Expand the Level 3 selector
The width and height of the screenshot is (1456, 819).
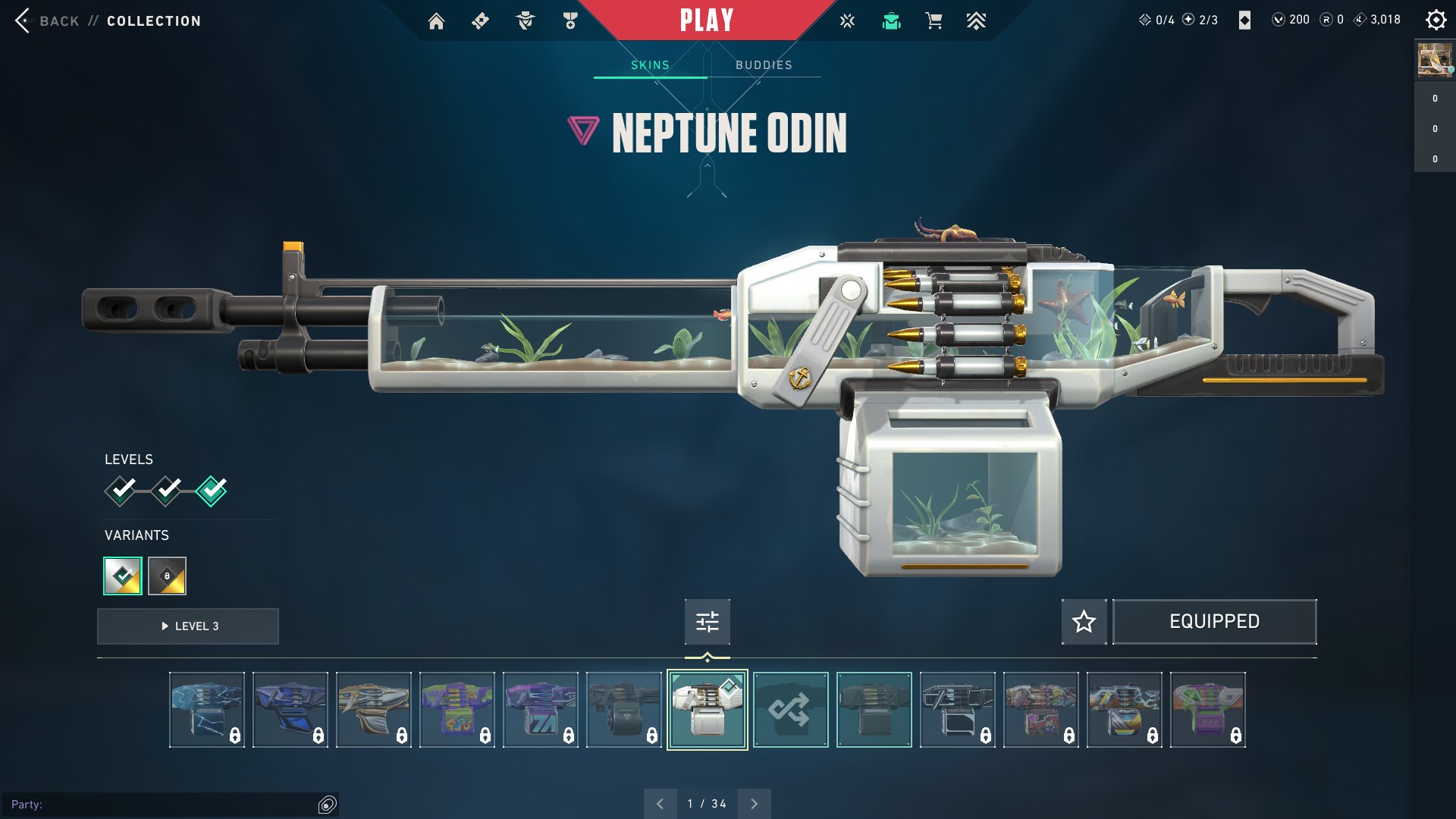click(187, 626)
